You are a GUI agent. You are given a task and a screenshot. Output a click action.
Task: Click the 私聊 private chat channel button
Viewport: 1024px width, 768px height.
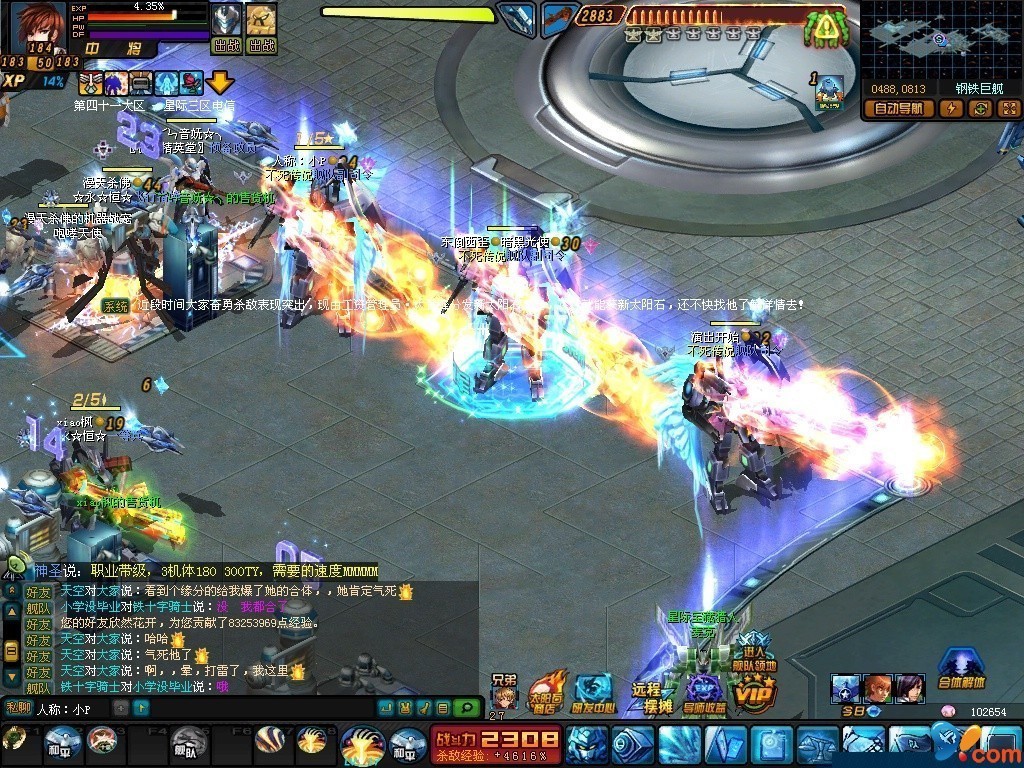(18, 708)
